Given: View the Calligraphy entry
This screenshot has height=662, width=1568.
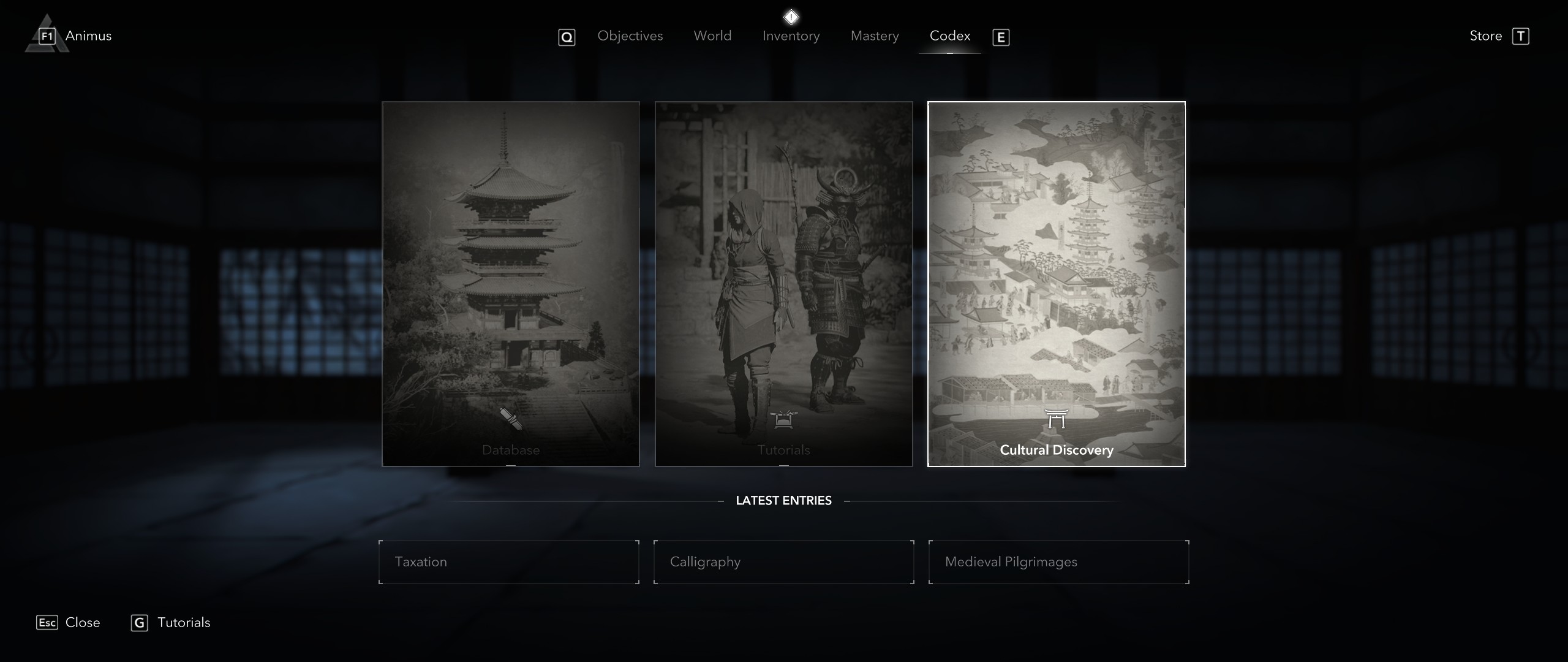Looking at the screenshot, I should (x=783, y=562).
